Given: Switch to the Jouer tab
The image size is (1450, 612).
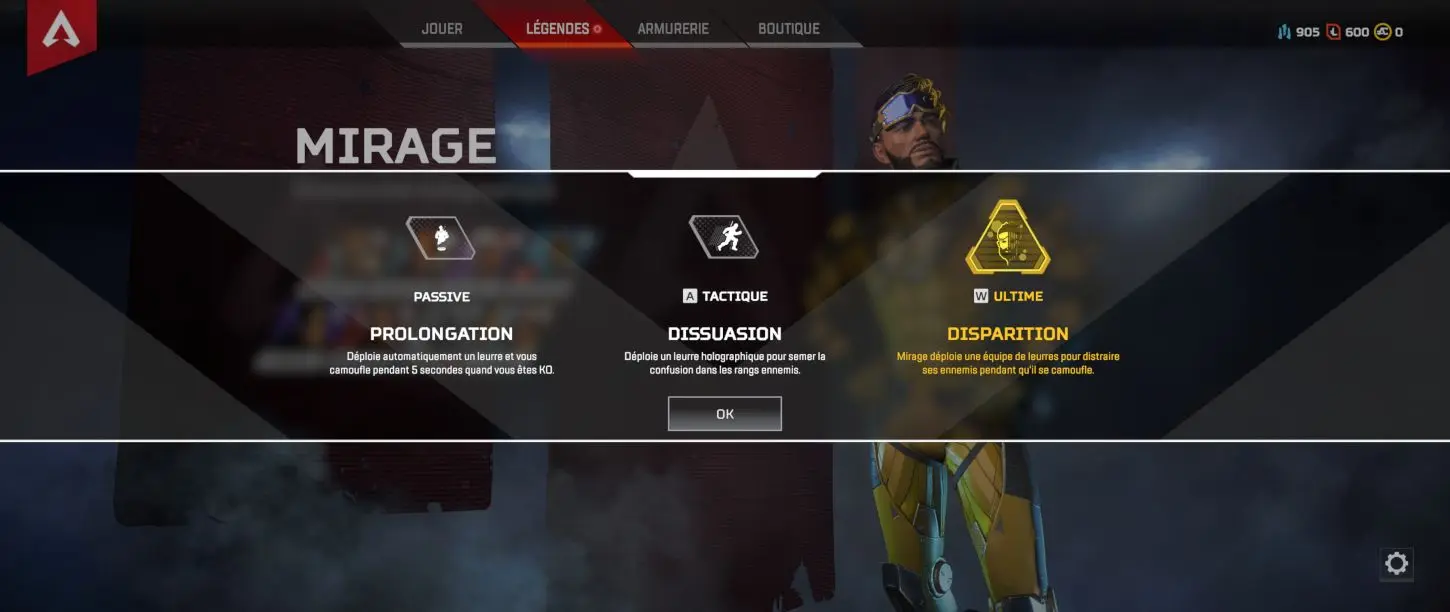Looking at the screenshot, I should tap(442, 29).
